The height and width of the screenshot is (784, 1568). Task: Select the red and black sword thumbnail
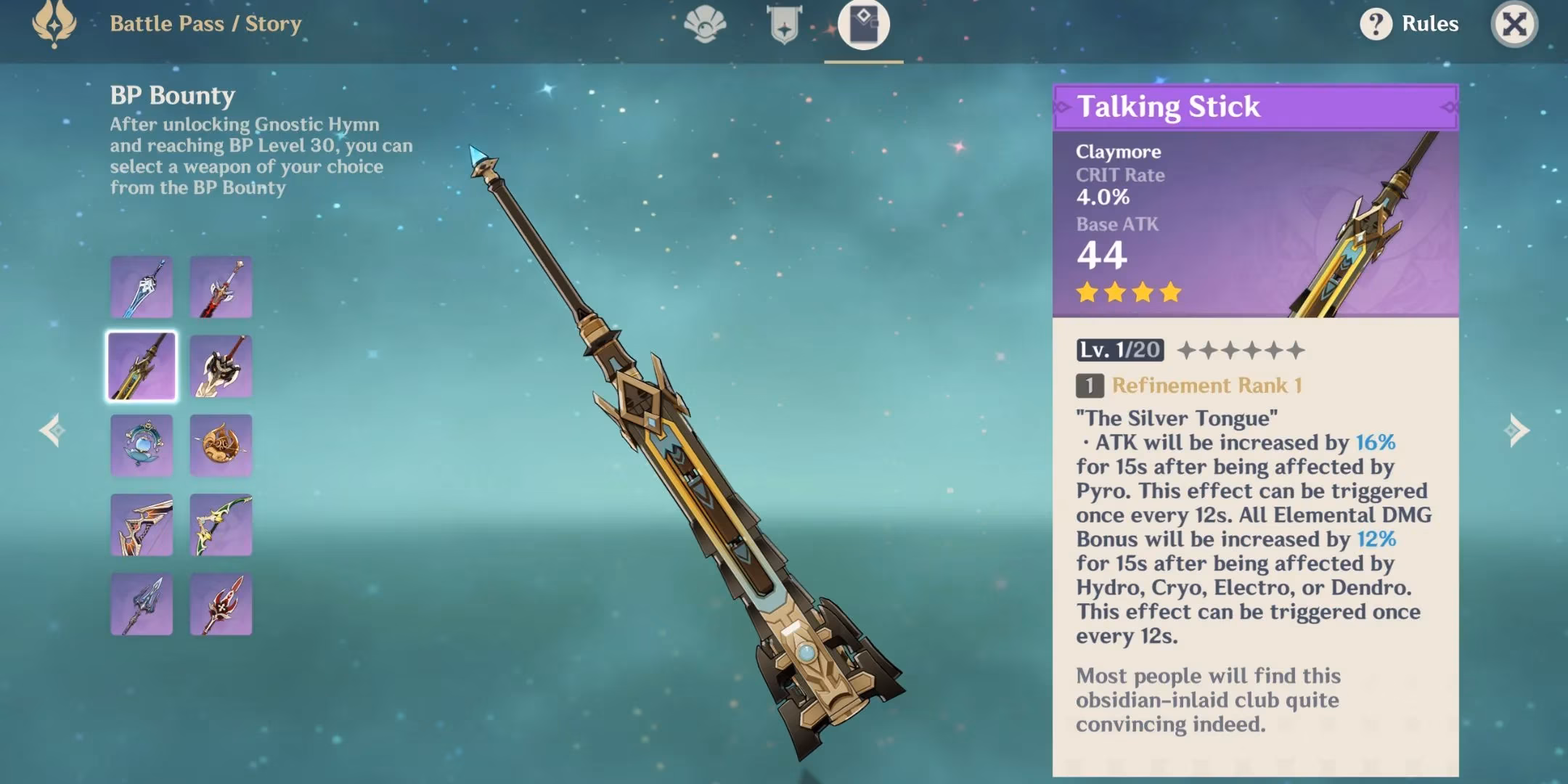pos(221,287)
